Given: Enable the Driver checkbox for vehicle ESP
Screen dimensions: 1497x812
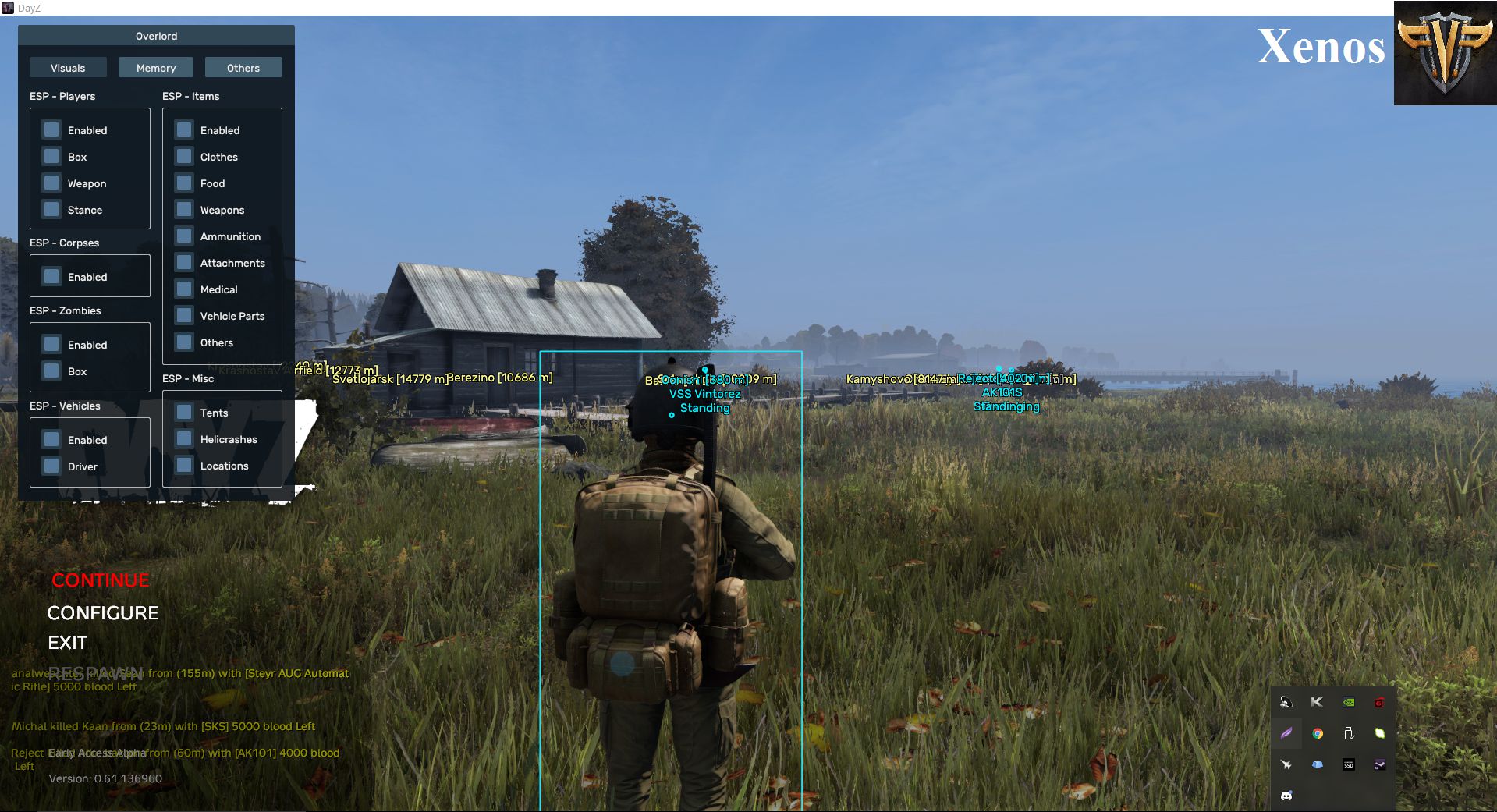Looking at the screenshot, I should 51,466.
